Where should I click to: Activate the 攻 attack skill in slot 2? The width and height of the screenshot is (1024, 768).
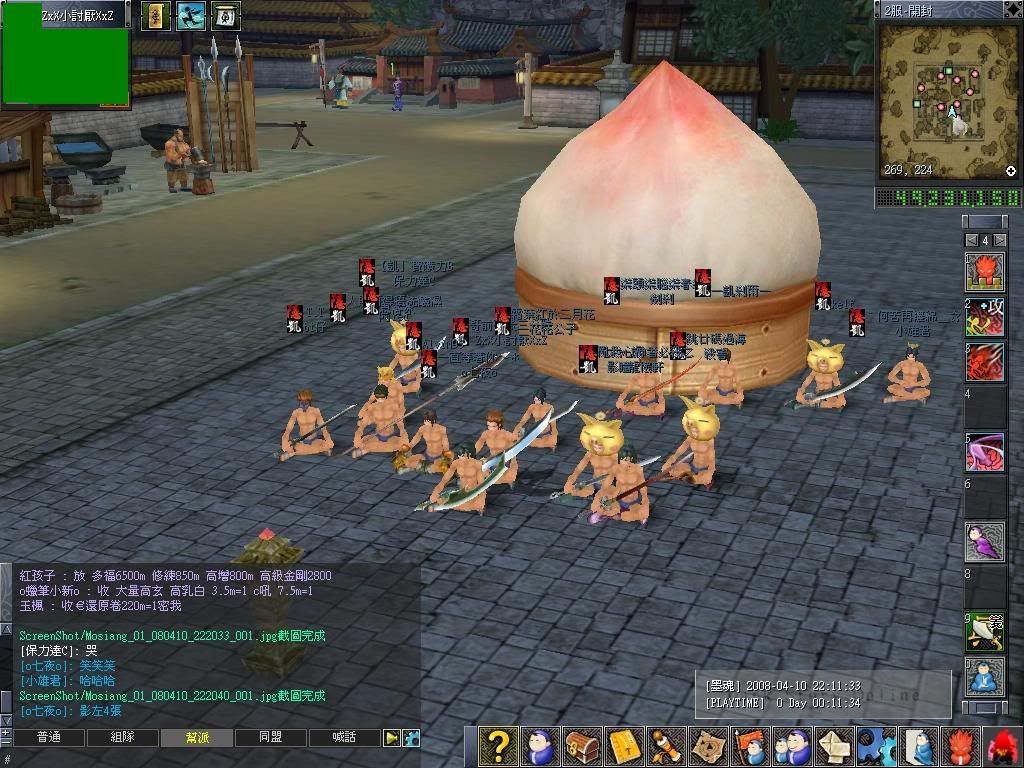pos(985,317)
